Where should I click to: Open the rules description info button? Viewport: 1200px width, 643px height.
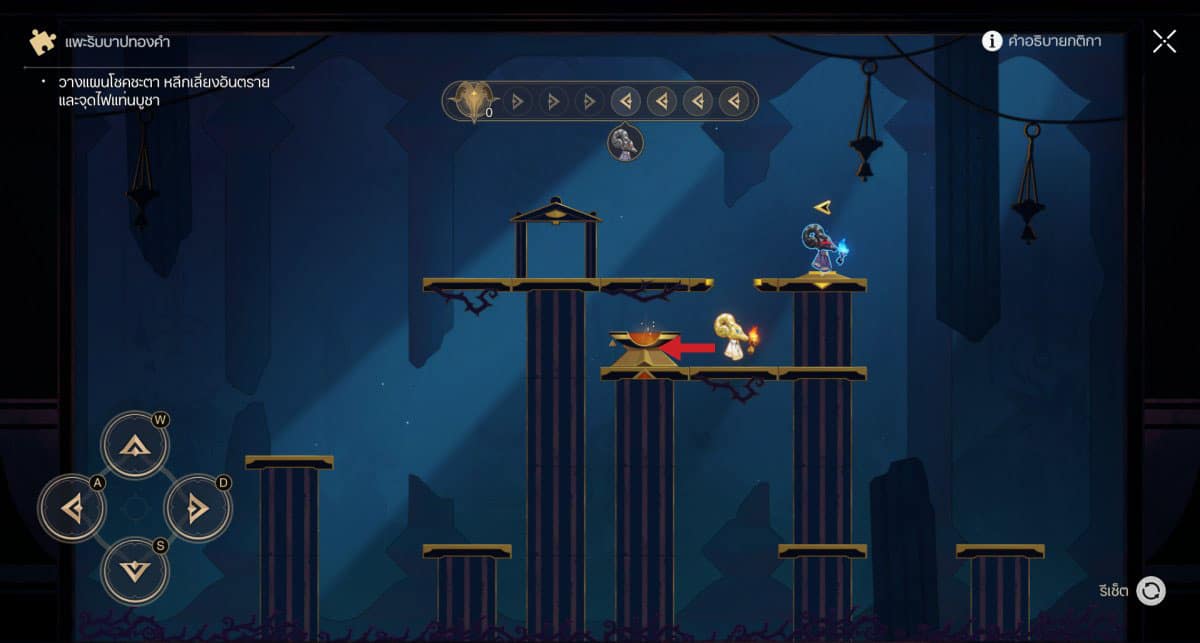click(992, 41)
